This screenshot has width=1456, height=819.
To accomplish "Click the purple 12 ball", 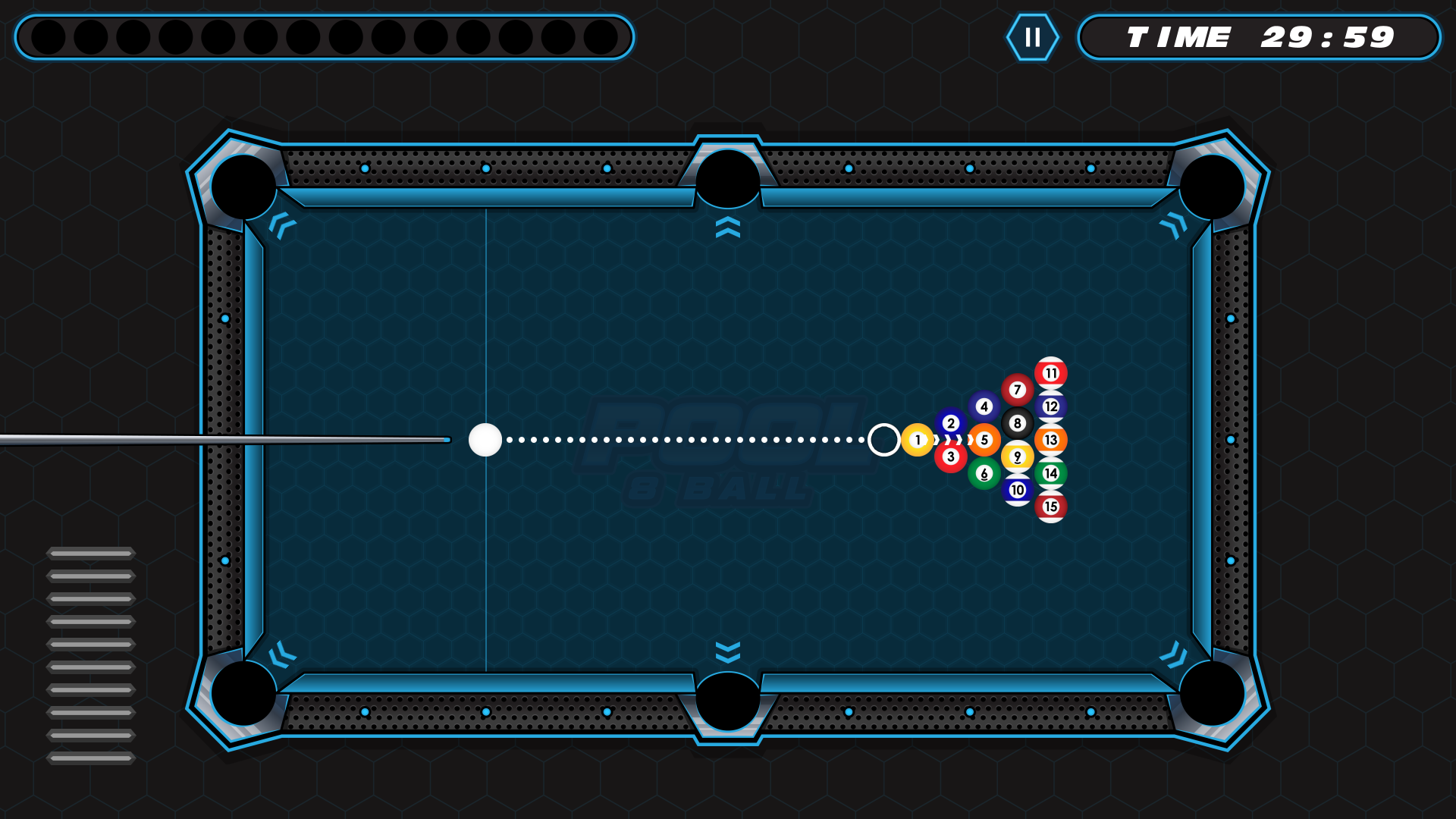I will 1050,405.
